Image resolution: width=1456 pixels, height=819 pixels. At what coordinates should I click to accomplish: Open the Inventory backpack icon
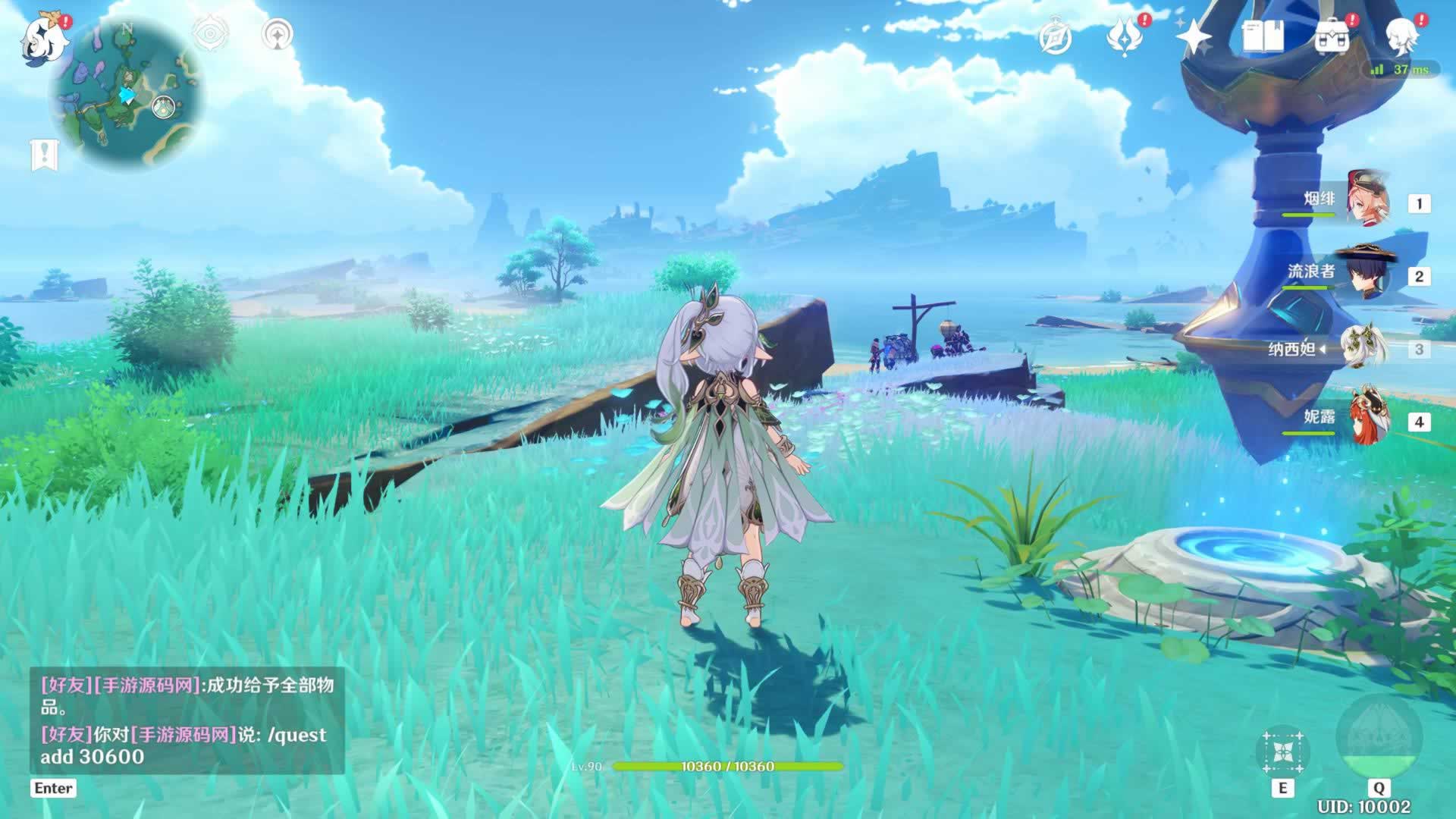(1332, 36)
